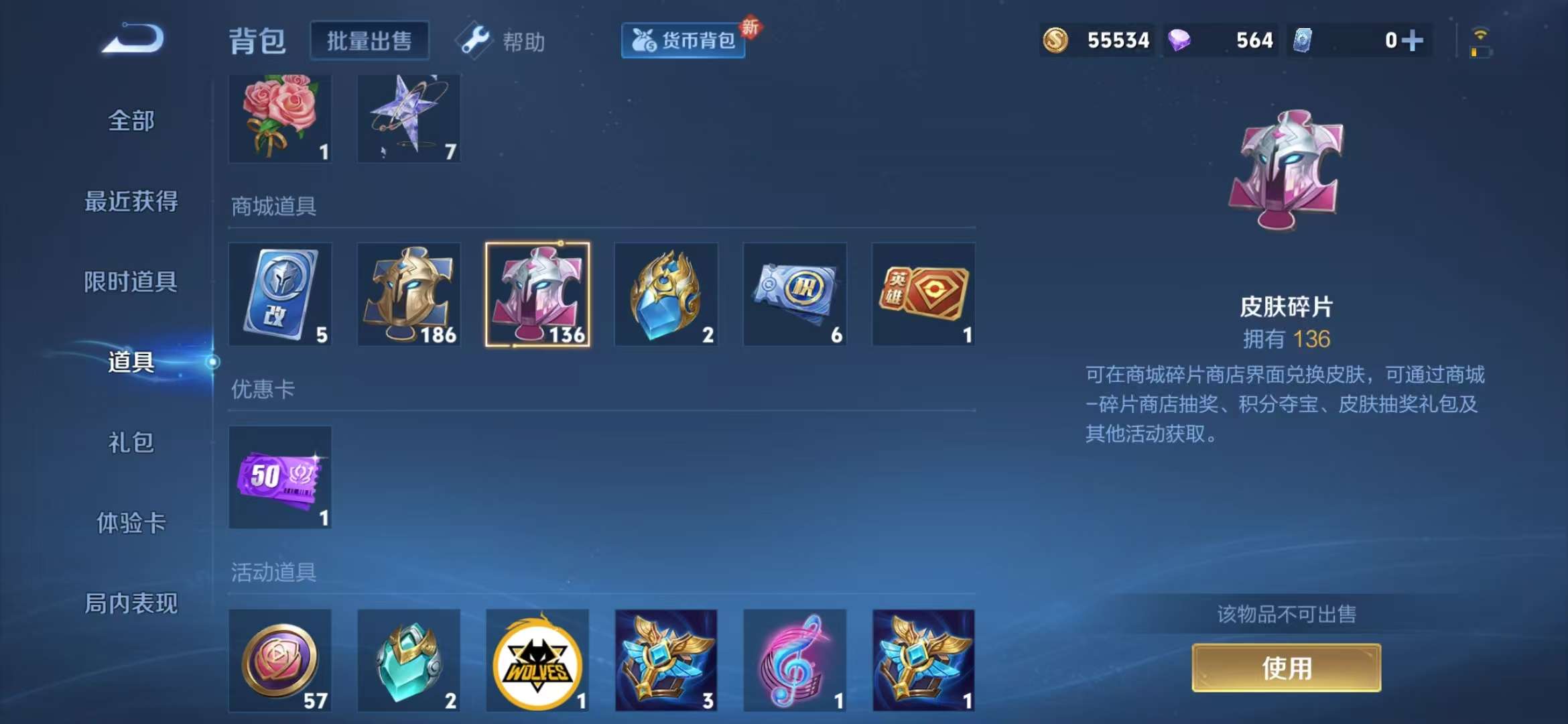1568x724 pixels.
Task: Select the pink music note item
Action: (794, 660)
